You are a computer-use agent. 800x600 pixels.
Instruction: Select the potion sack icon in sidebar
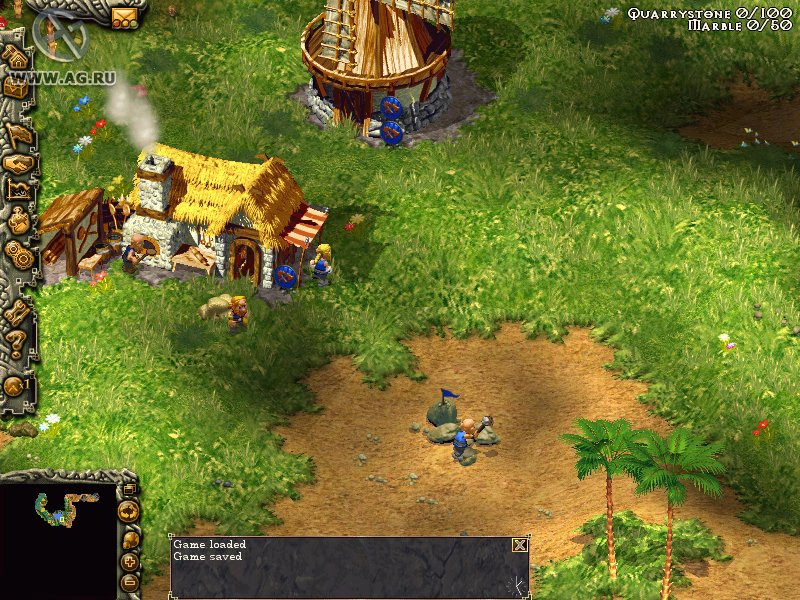point(20,221)
